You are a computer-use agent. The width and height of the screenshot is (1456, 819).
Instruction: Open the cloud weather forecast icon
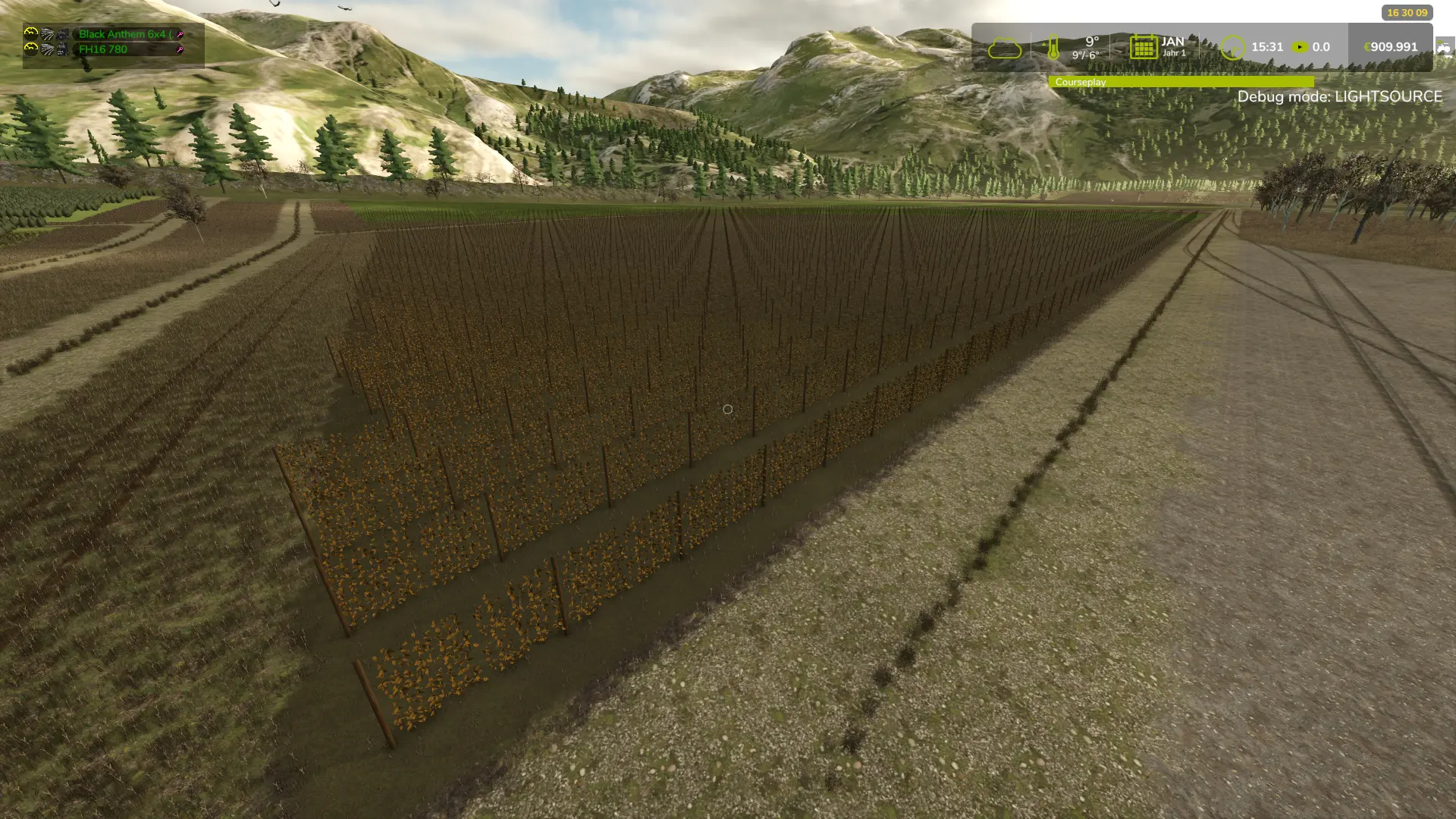tap(1004, 49)
